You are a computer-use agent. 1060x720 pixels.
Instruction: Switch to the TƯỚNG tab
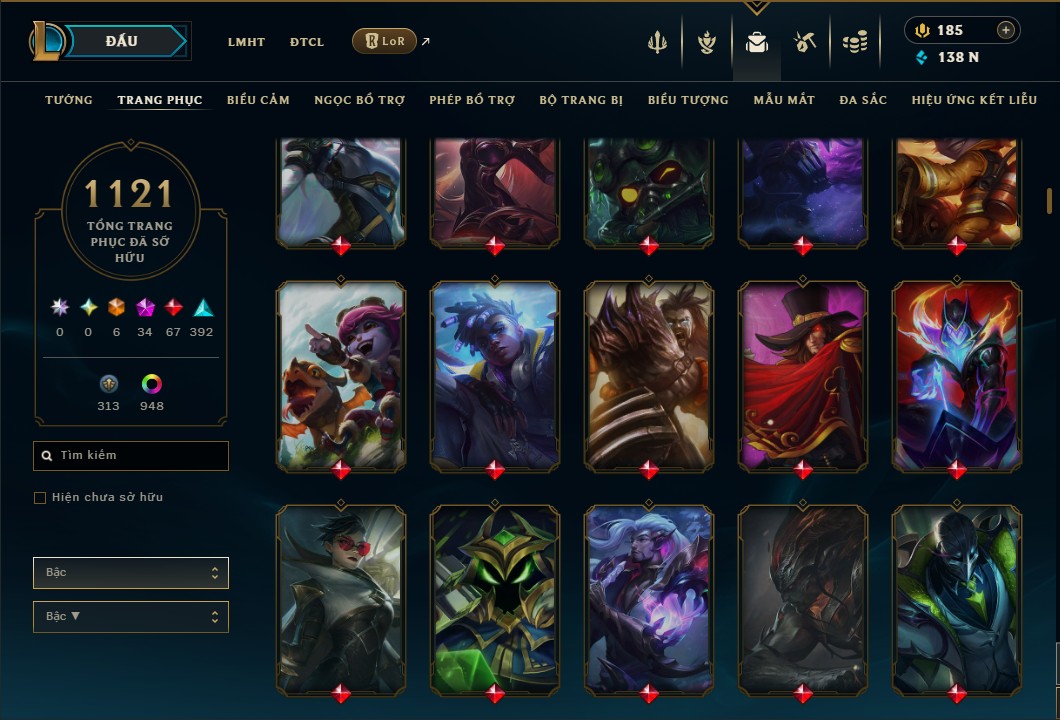pyautogui.click(x=69, y=100)
